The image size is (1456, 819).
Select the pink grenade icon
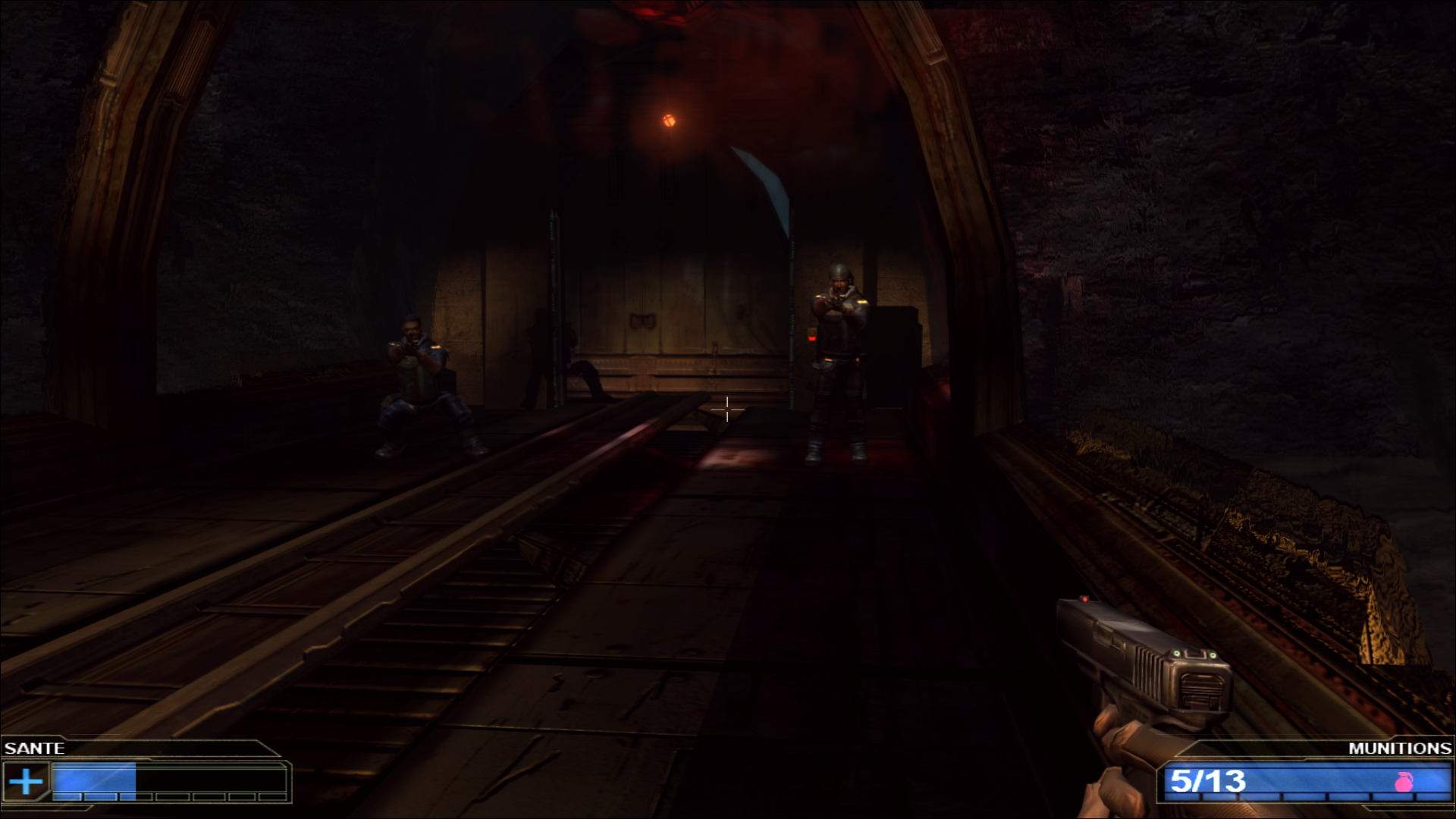[1404, 782]
